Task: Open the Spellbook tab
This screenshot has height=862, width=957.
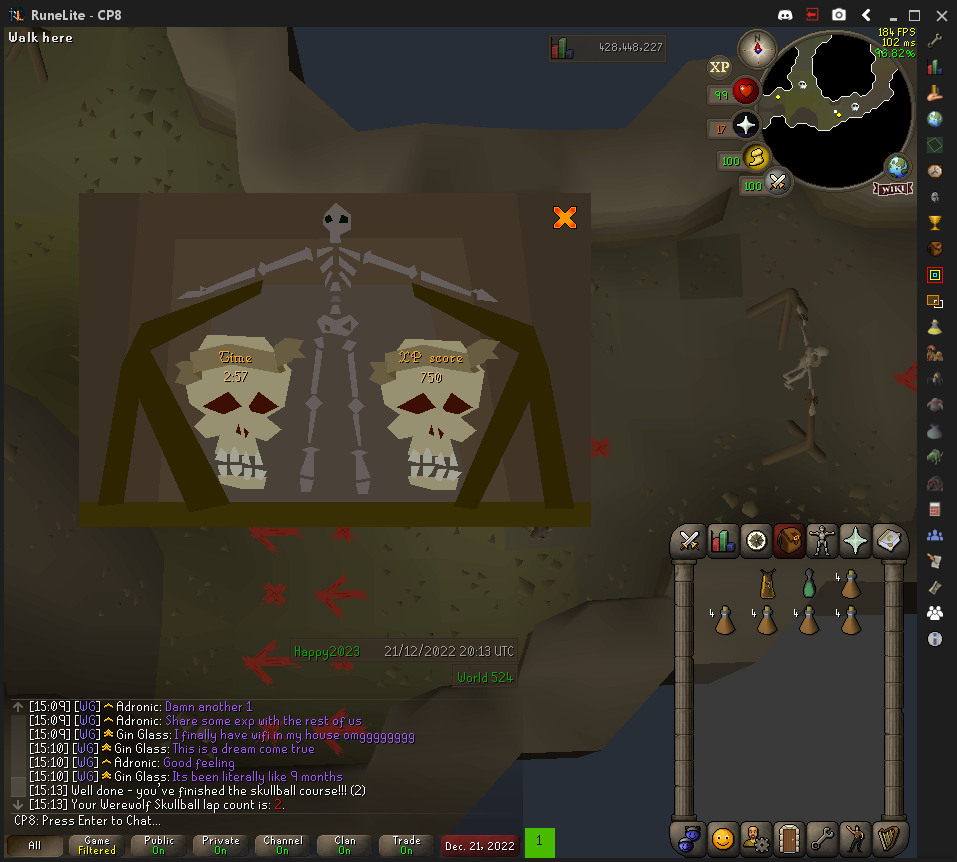Action: pyautogui.click(x=890, y=541)
